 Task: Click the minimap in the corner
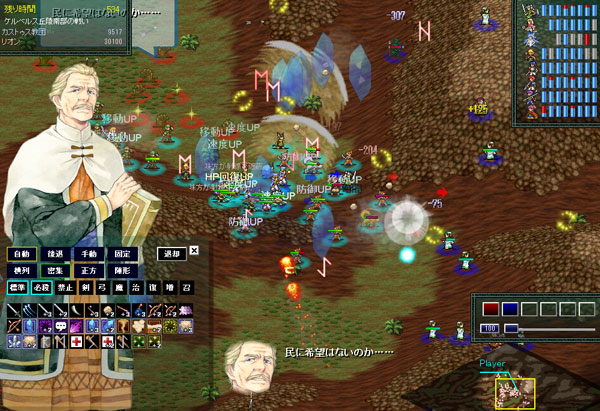click(x=515, y=391)
